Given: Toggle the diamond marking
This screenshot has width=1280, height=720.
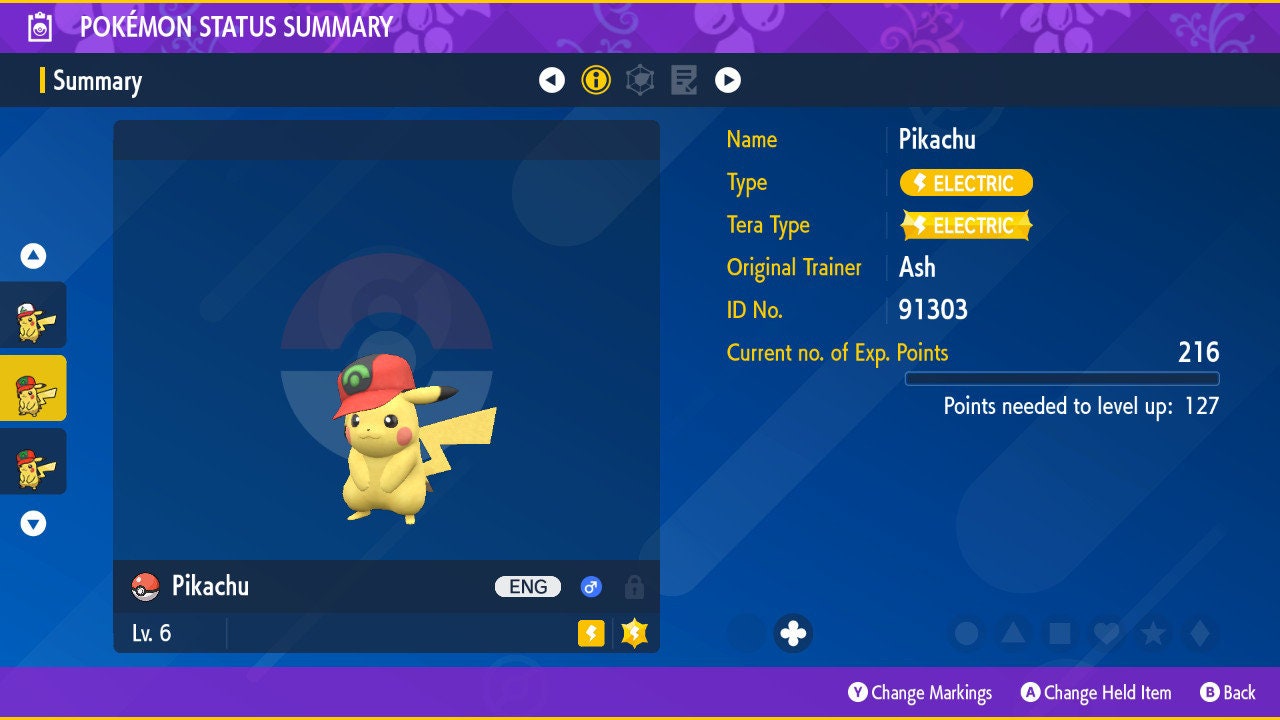Looking at the screenshot, I should tap(1200, 633).
